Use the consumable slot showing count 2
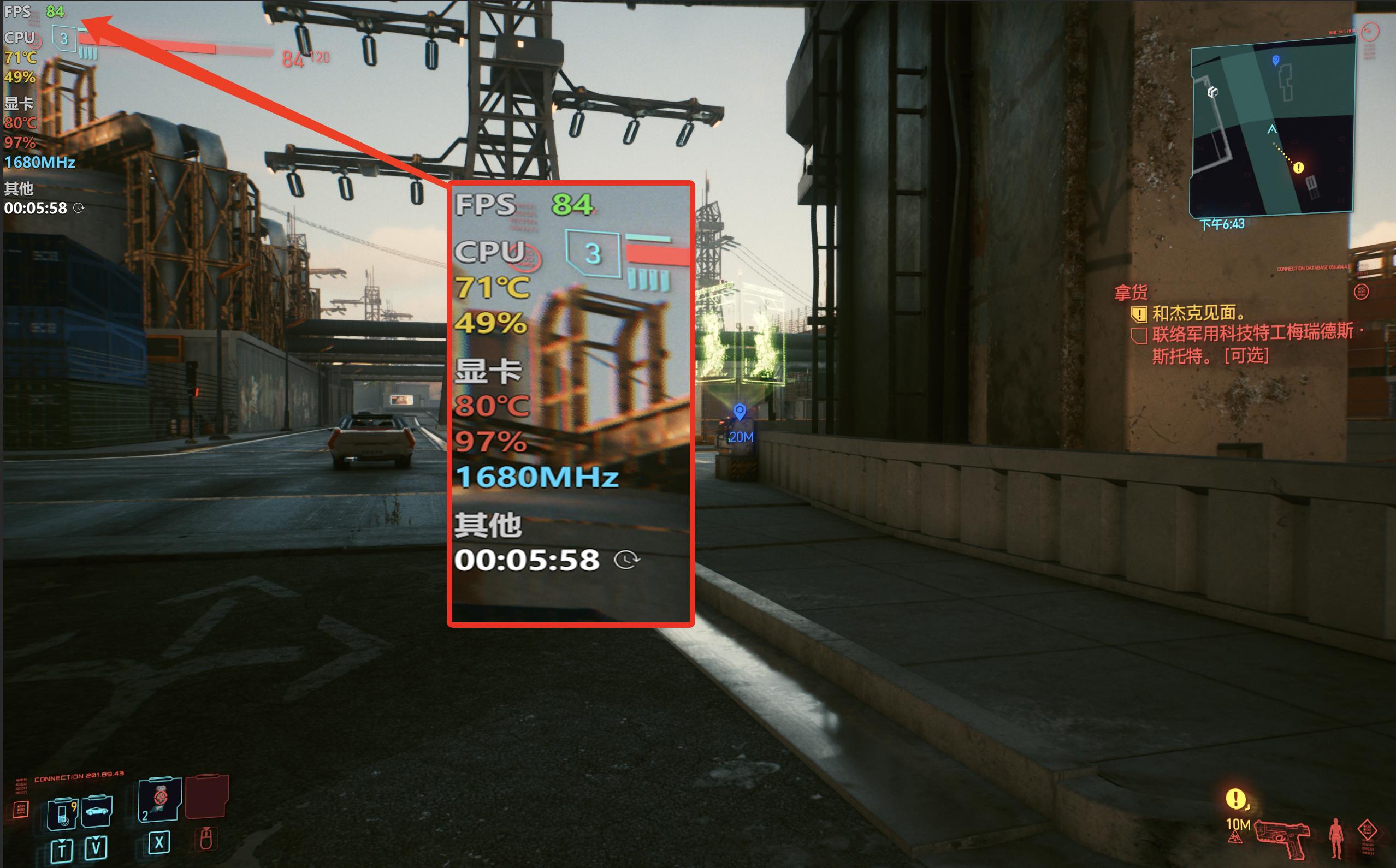 pyautogui.click(x=160, y=799)
